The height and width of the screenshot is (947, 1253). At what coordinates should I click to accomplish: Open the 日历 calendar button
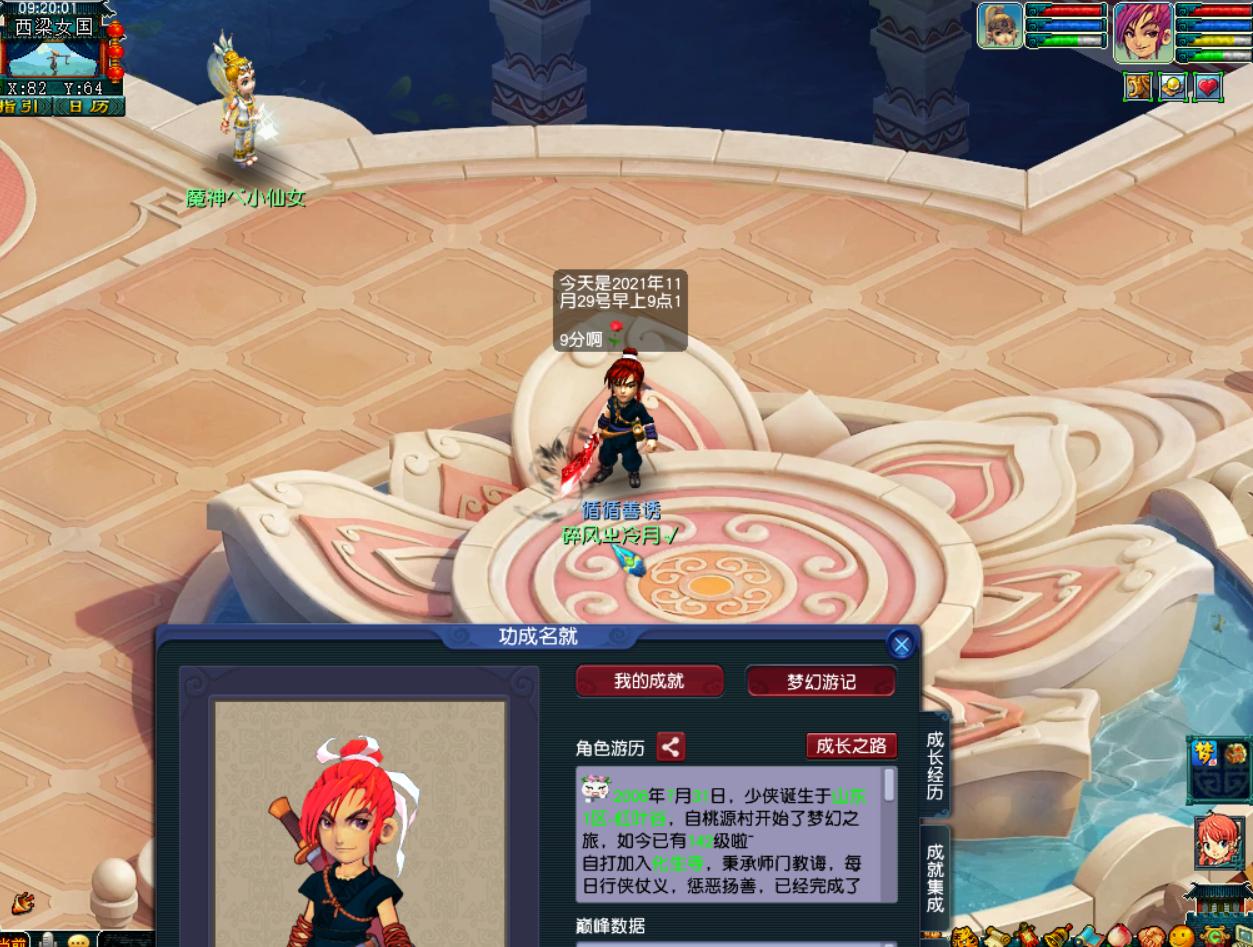point(89,106)
